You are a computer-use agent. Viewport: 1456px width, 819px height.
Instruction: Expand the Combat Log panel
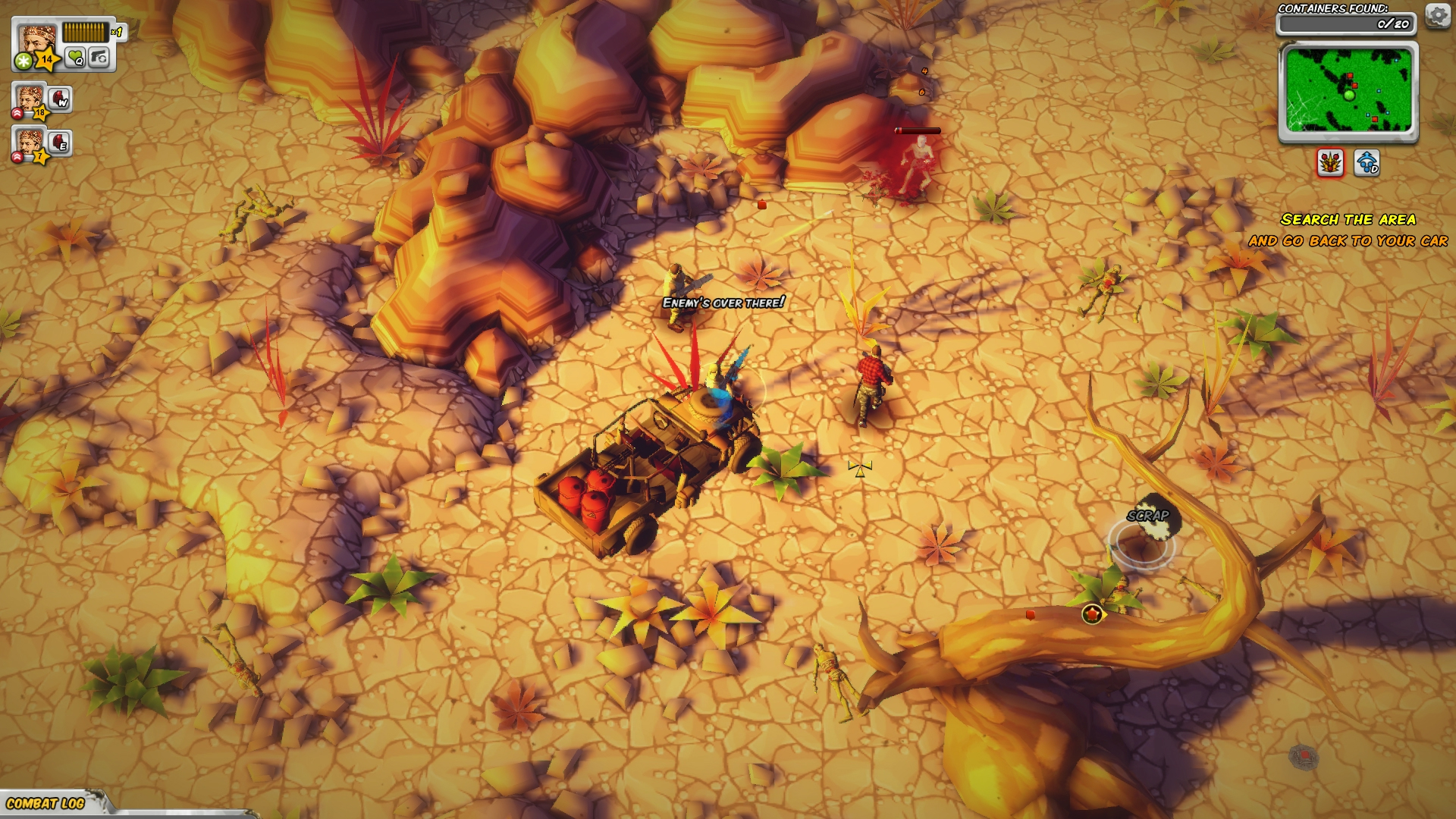[47, 803]
